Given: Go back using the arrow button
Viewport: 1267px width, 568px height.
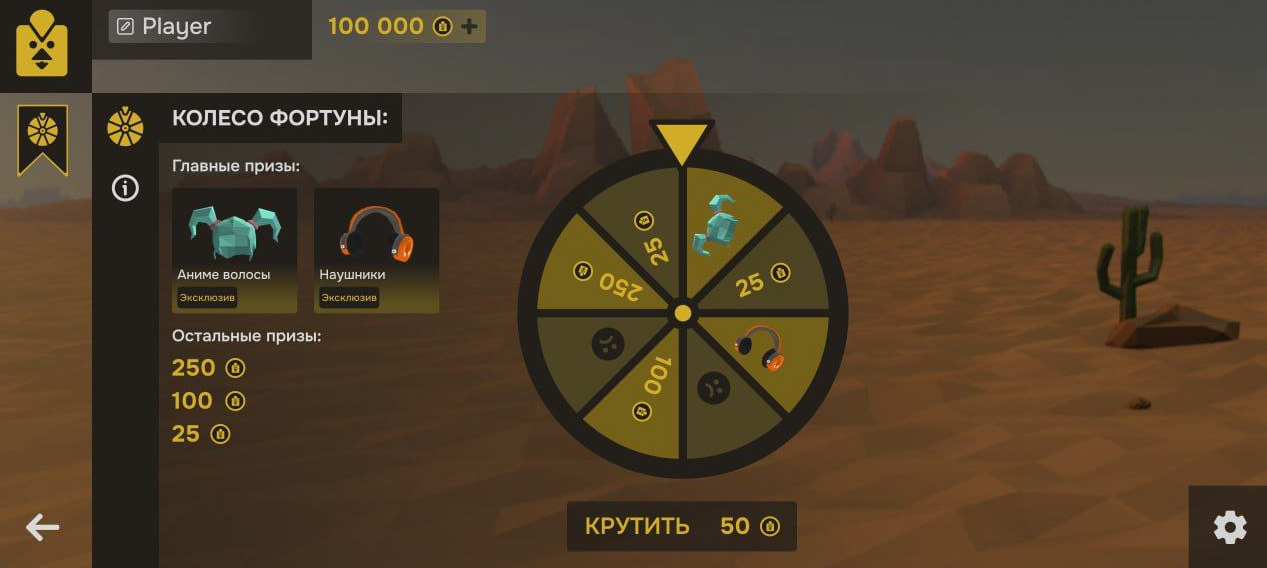Looking at the screenshot, I should tap(43, 527).
